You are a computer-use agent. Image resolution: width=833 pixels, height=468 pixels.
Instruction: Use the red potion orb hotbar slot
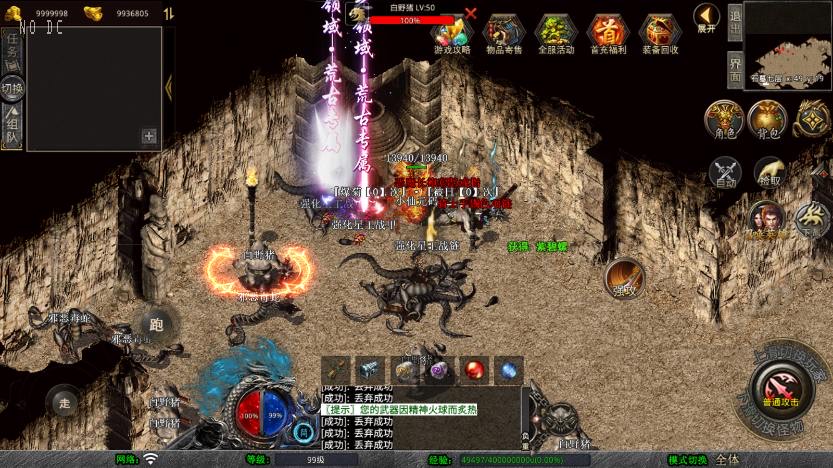(x=472, y=369)
